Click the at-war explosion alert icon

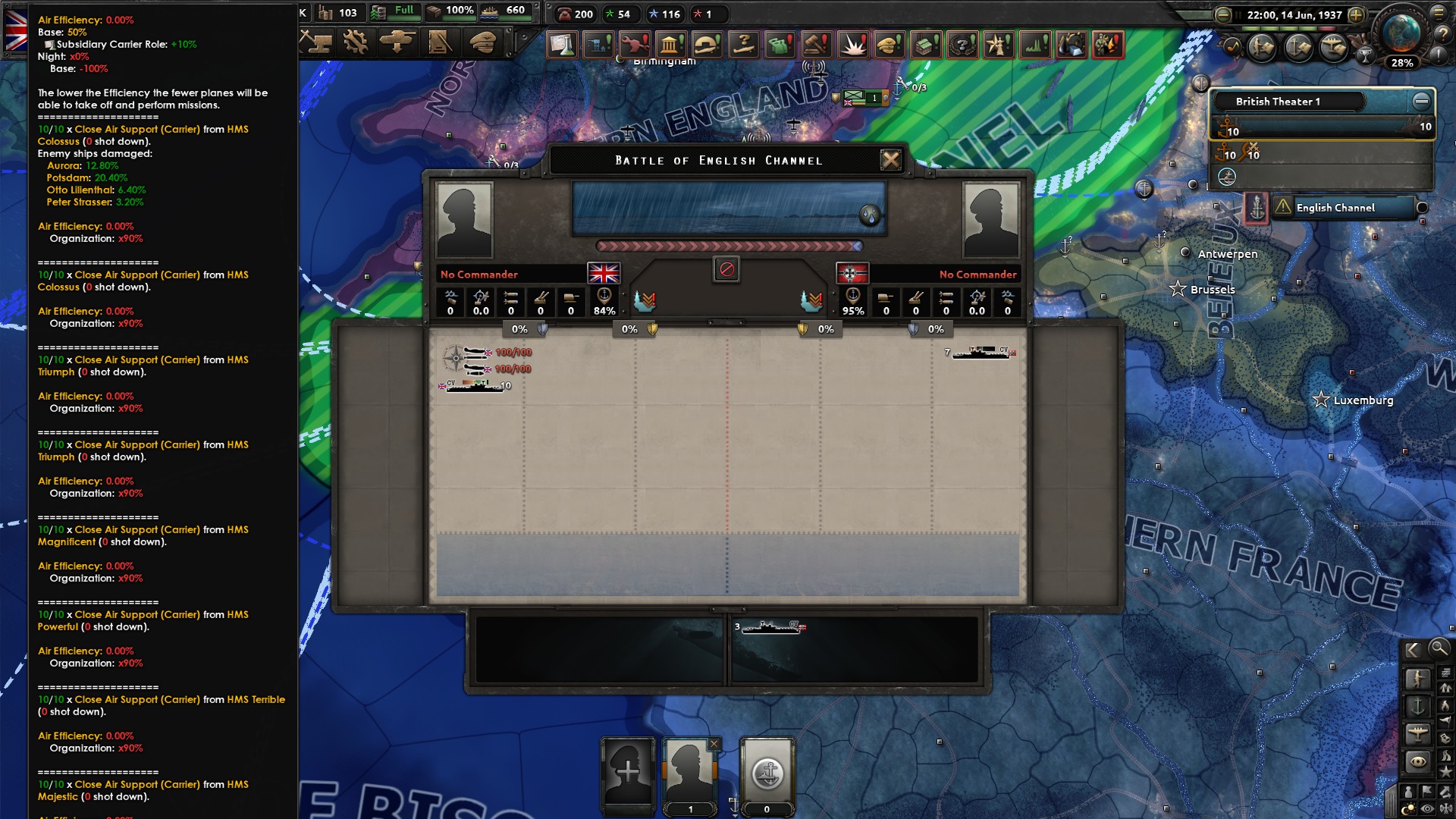click(x=853, y=45)
